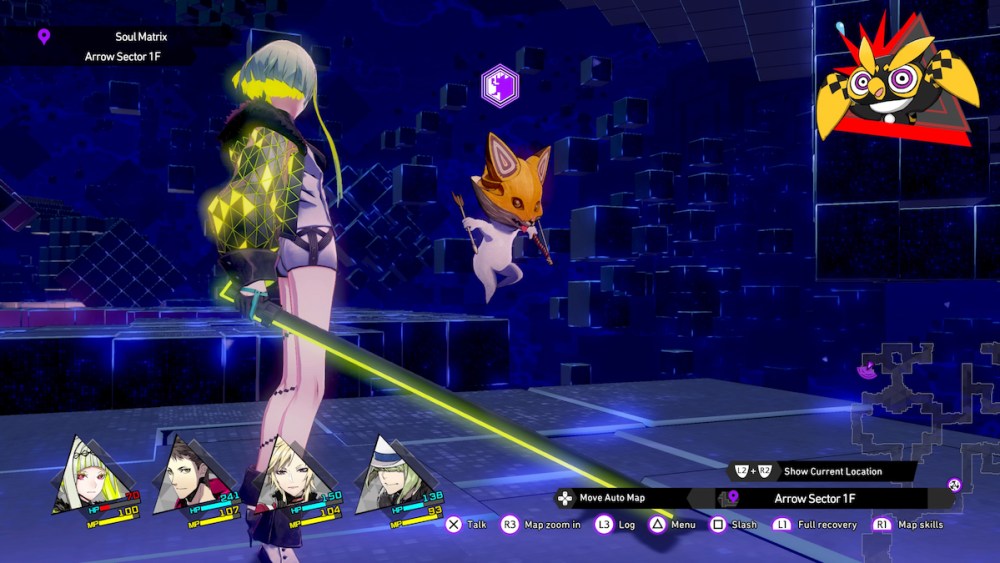Click the purple player marker on the map

(x=866, y=371)
